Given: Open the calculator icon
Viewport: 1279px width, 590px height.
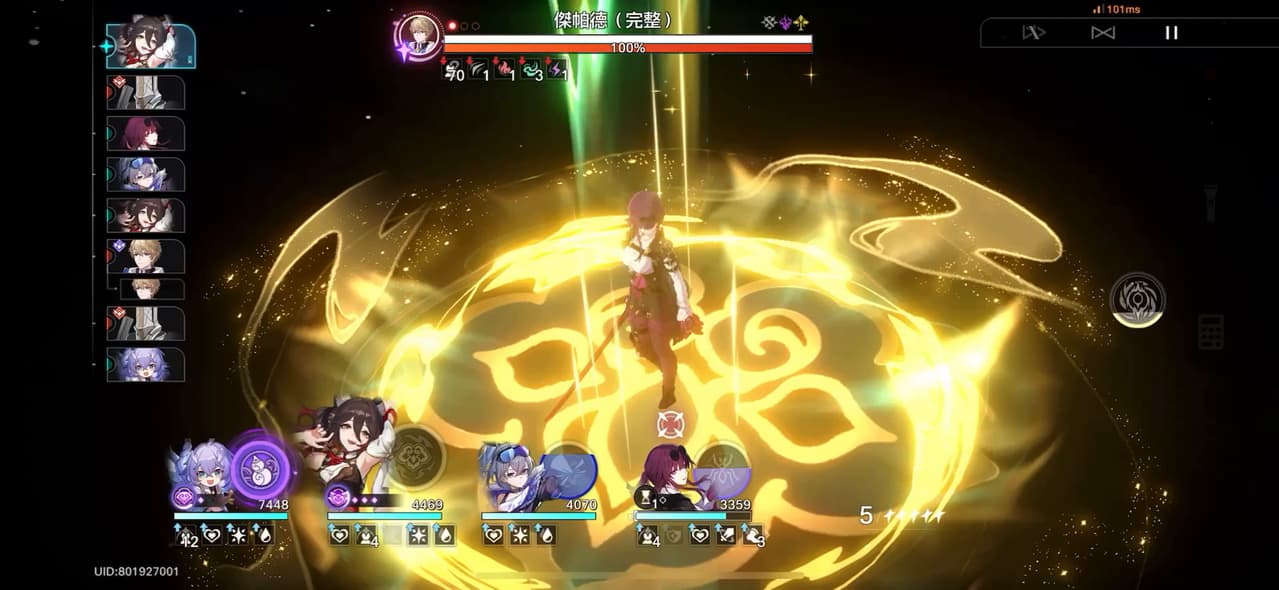Looking at the screenshot, I should click(x=1211, y=332).
